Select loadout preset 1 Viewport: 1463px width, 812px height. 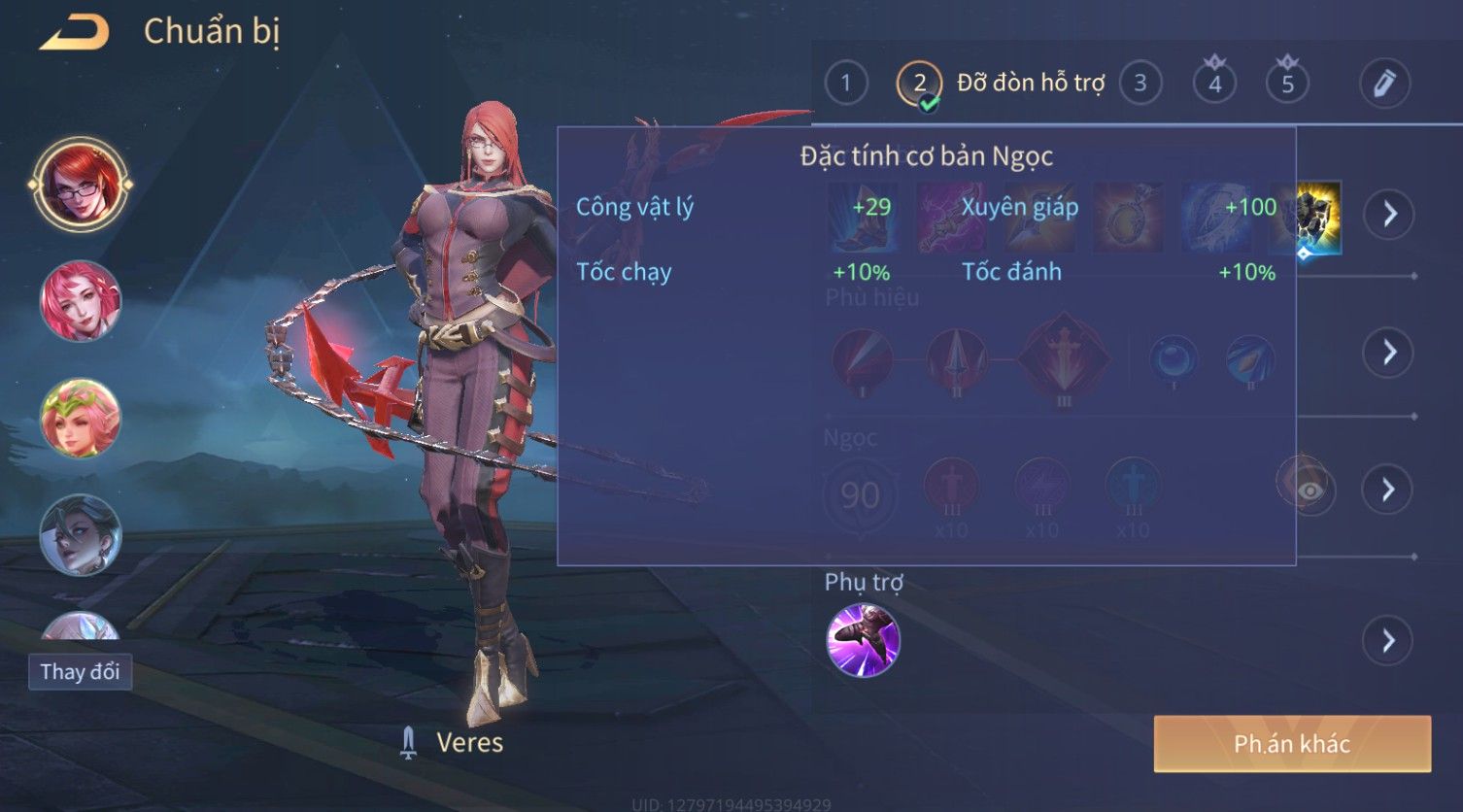pyautogui.click(x=846, y=84)
